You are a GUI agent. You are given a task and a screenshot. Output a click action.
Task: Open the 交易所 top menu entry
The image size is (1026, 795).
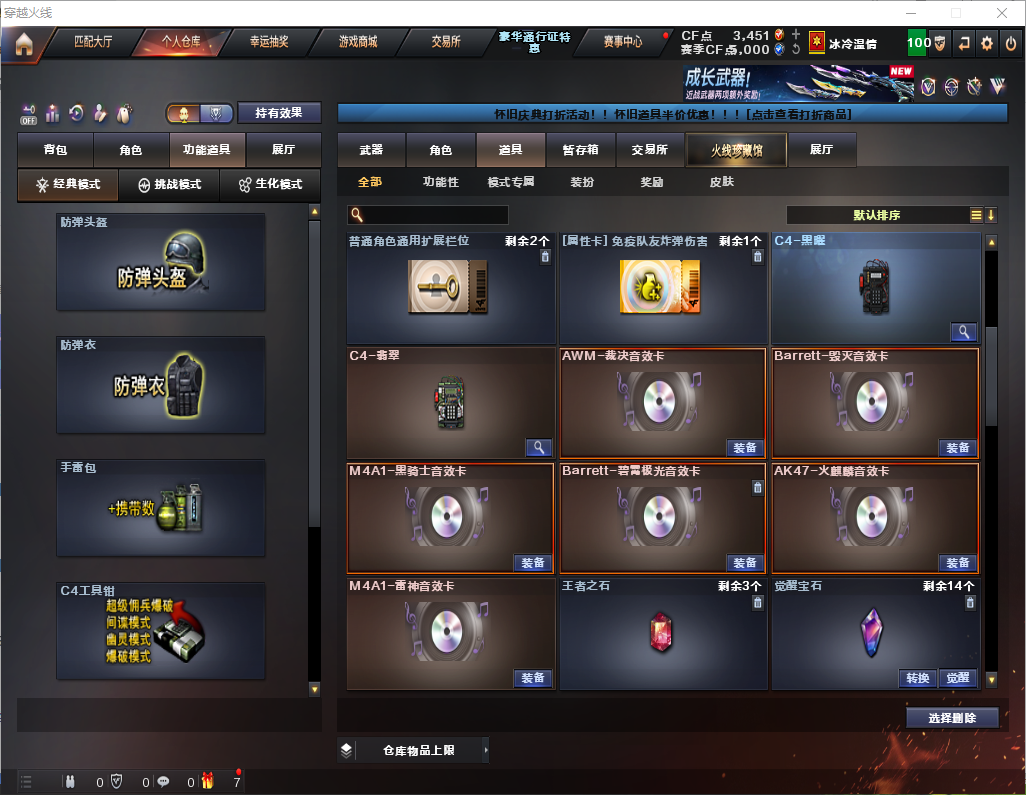pos(446,42)
